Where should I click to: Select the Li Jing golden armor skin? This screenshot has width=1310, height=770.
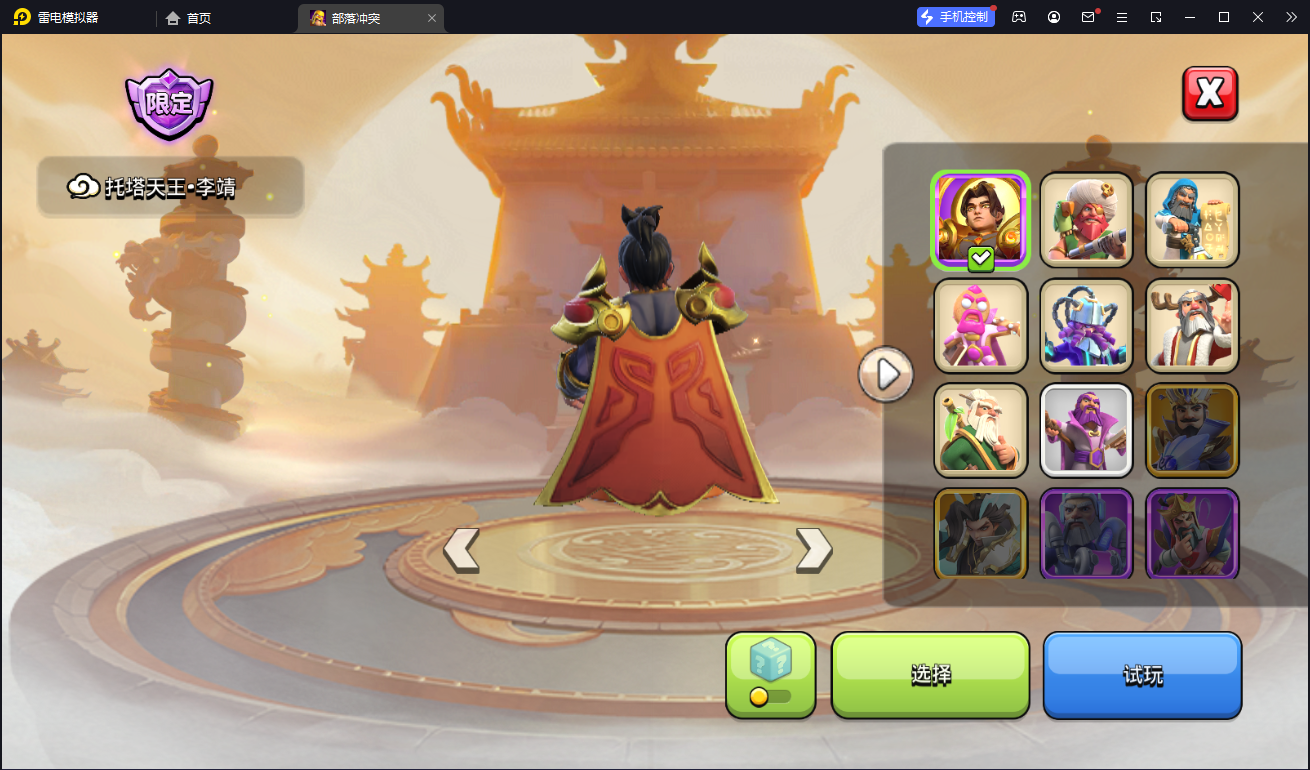click(980, 220)
